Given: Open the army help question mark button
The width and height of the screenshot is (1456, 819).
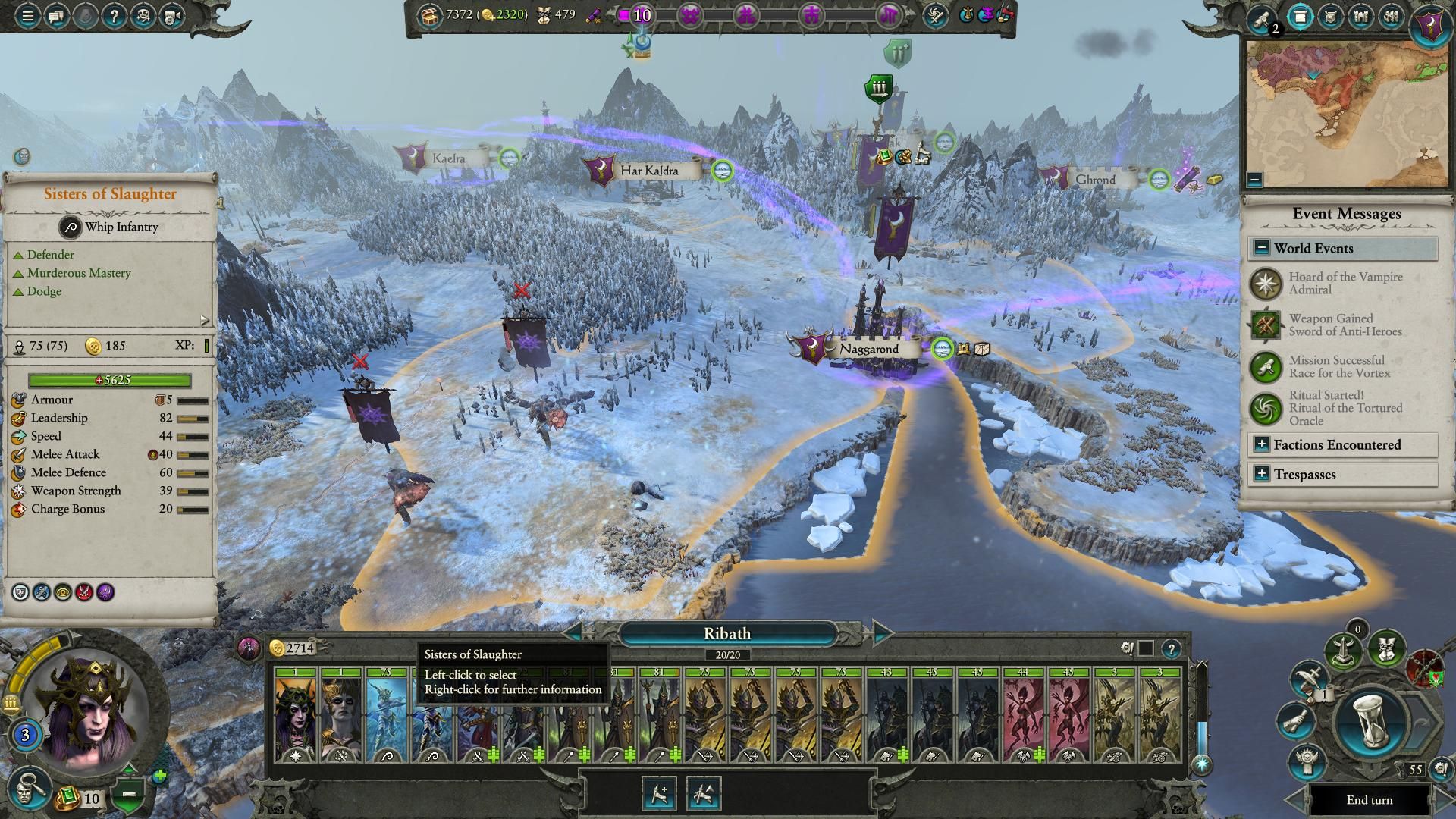Looking at the screenshot, I should tap(1172, 649).
